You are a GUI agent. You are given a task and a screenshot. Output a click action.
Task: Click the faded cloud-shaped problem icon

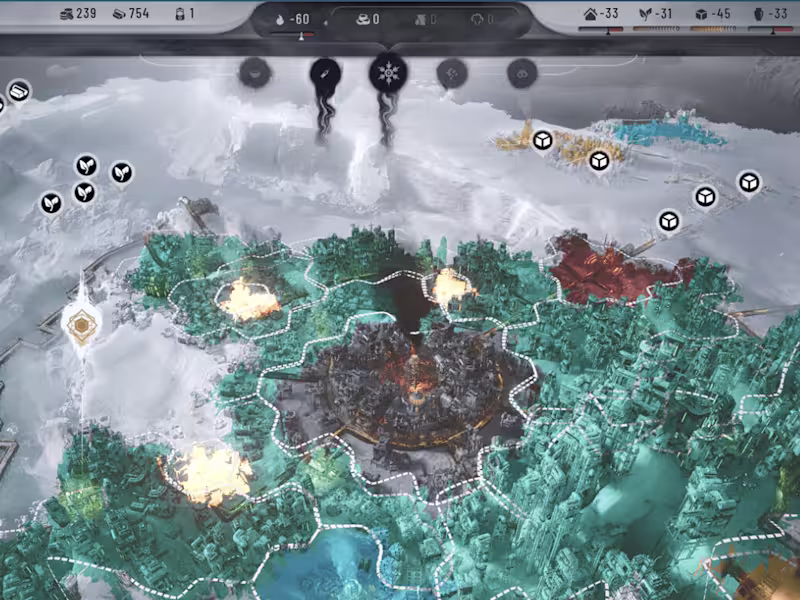click(x=522, y=72)
